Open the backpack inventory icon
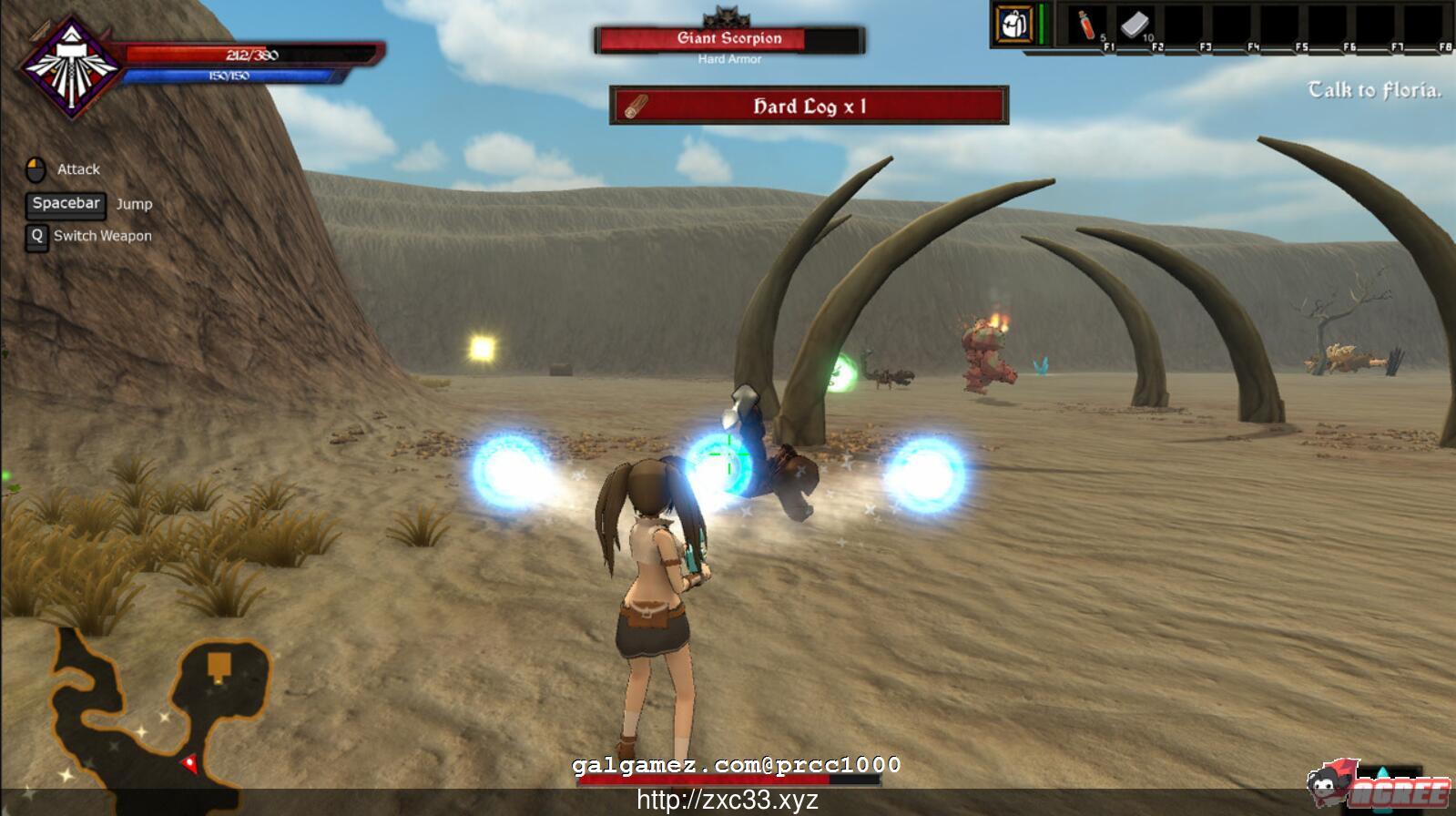Viewport: 1456px width, 816px height. 1013,25
